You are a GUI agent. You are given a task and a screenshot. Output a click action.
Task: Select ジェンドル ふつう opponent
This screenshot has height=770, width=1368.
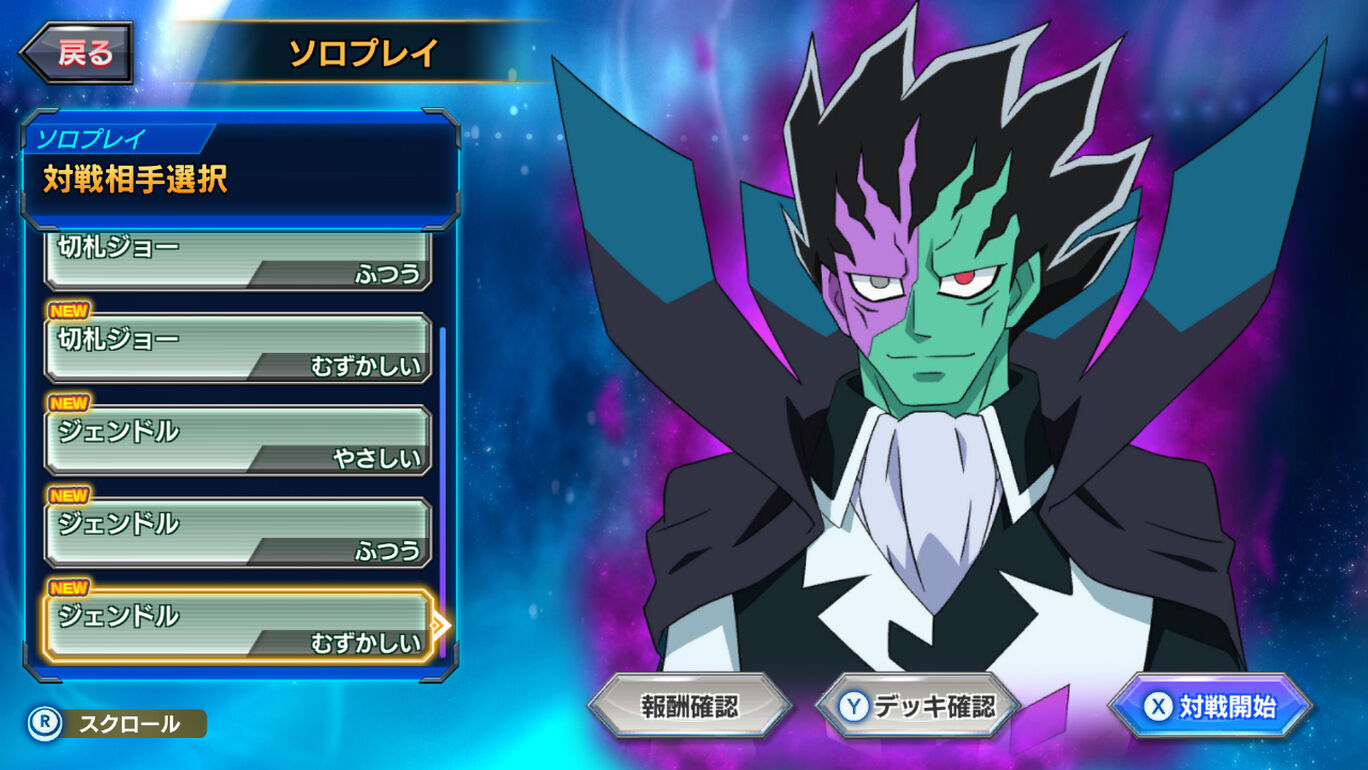pos(238,533)
